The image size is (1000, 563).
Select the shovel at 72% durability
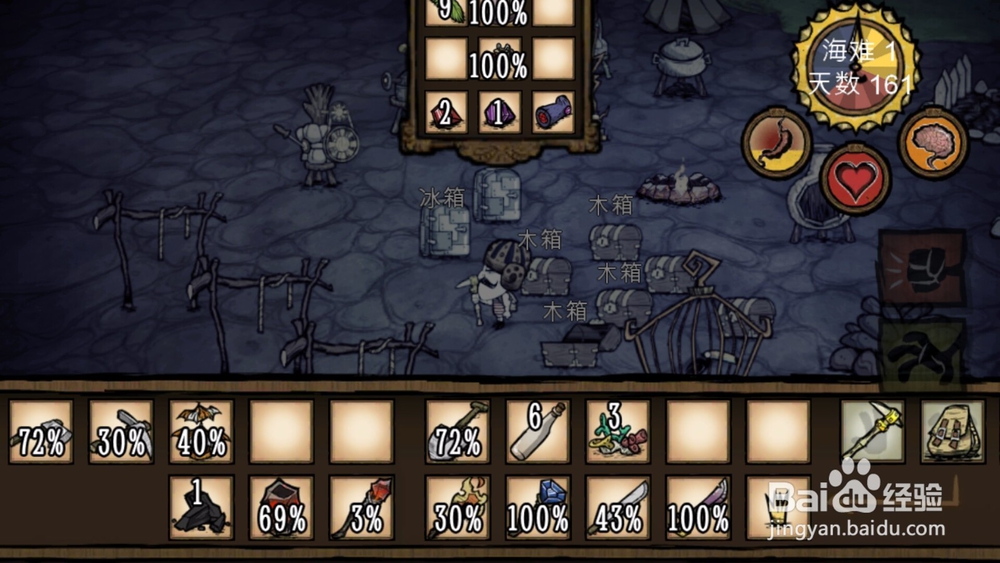click(x=458, y=431)
